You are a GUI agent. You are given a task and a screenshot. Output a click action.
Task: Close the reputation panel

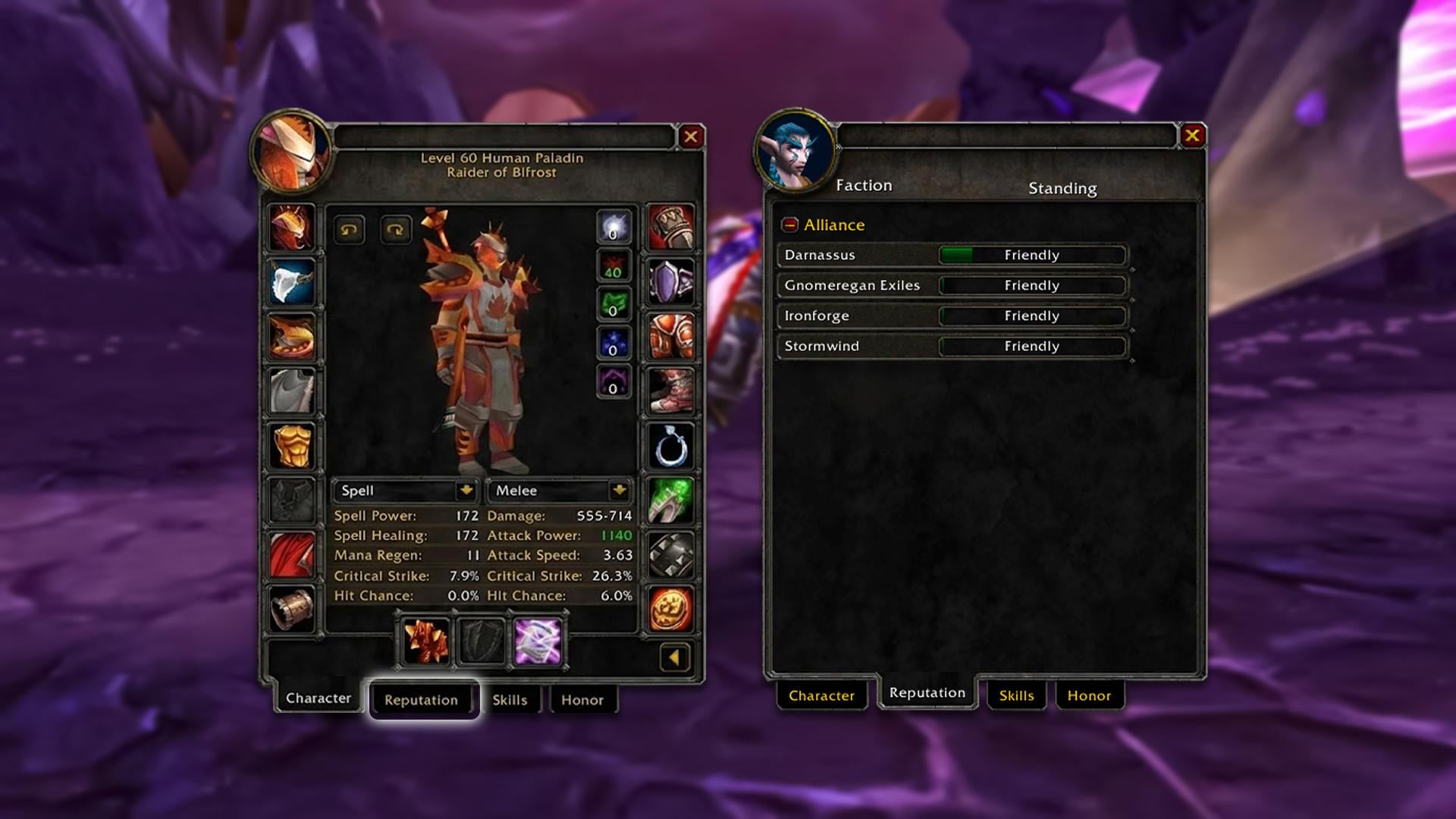(x=1192, y=136)
